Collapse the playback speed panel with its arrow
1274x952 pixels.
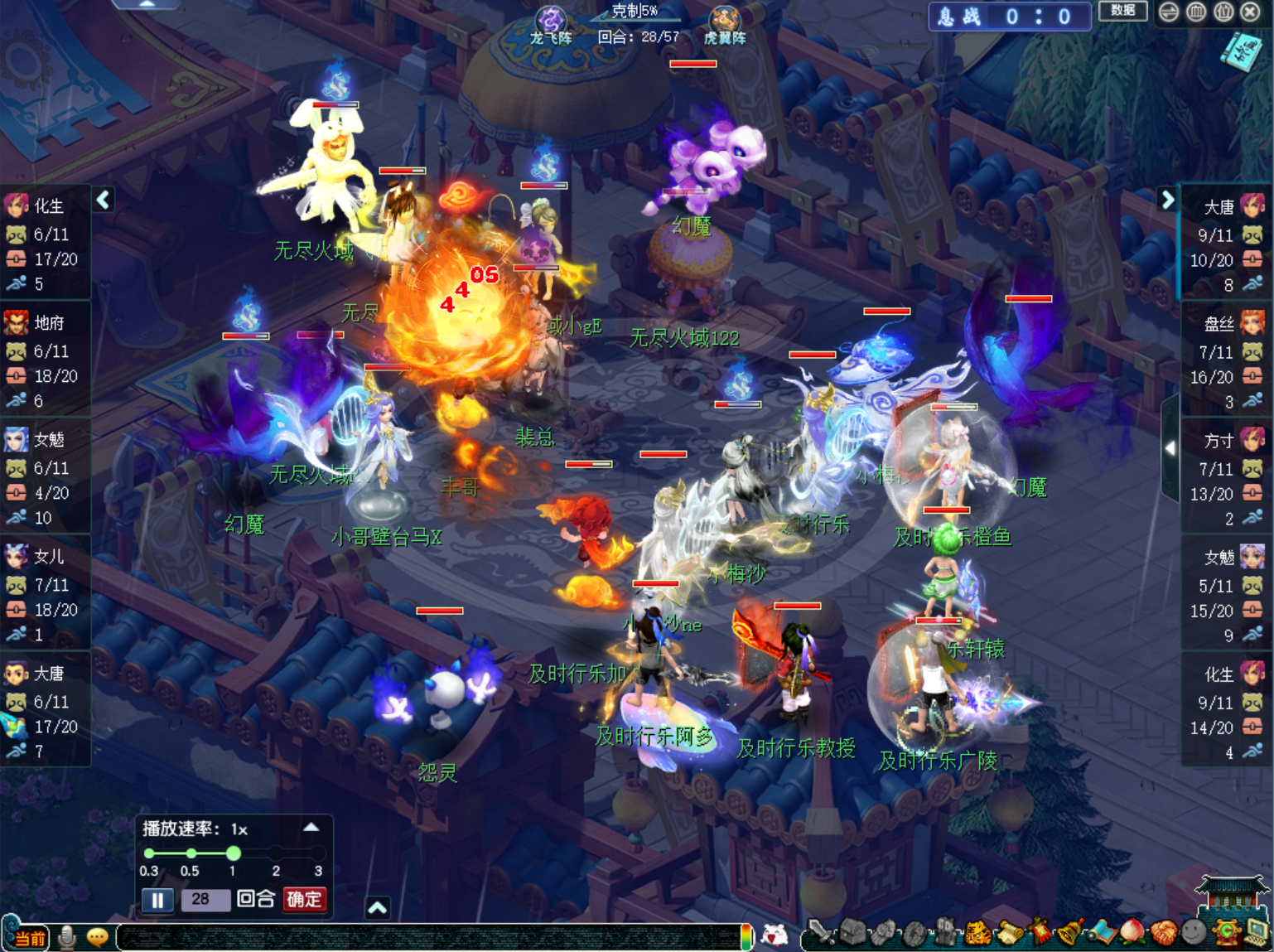[x=311, y=827]
